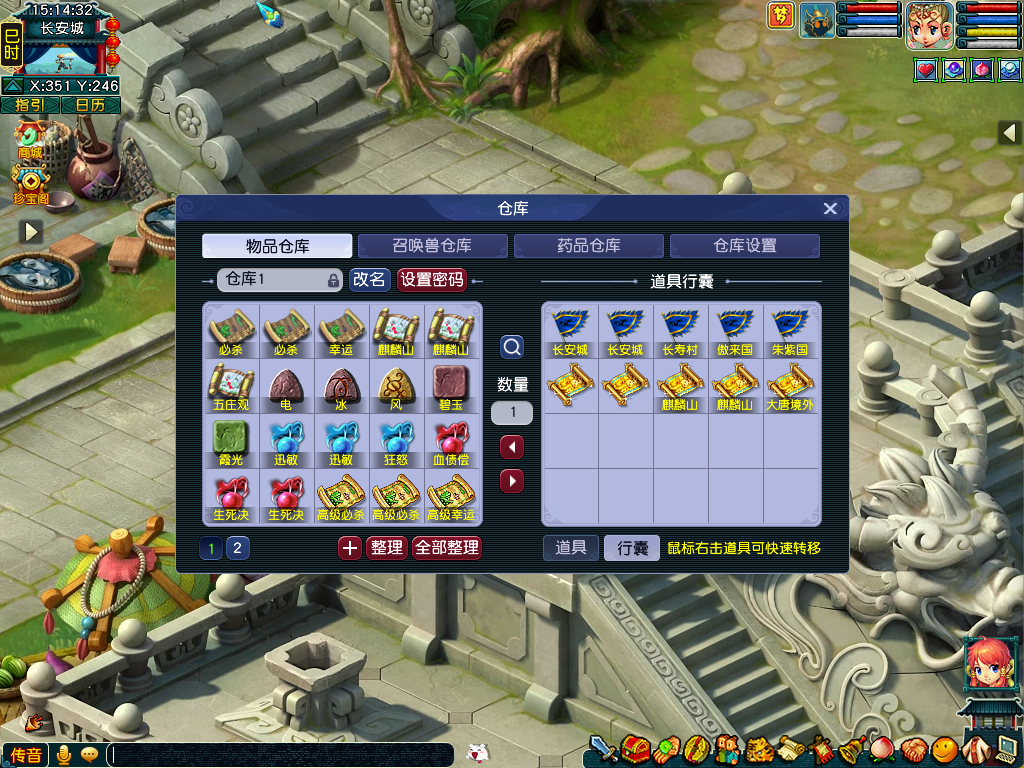The height and width of the screenshot is (768, 1024).
Task: Pick the 高级幸运 scroll slot
Action: (451, 498)
